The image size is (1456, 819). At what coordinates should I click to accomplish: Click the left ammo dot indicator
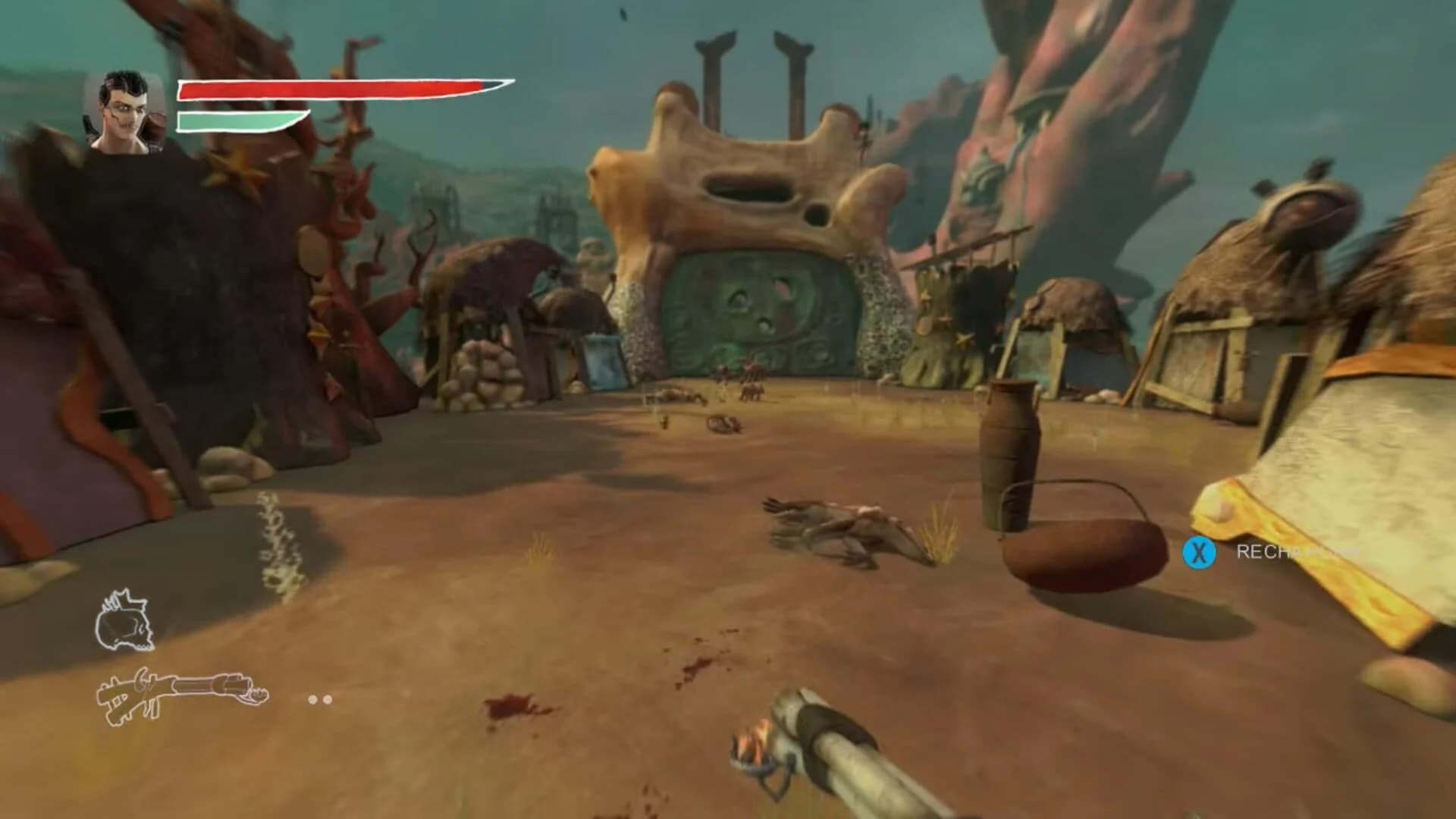point(312,700)
